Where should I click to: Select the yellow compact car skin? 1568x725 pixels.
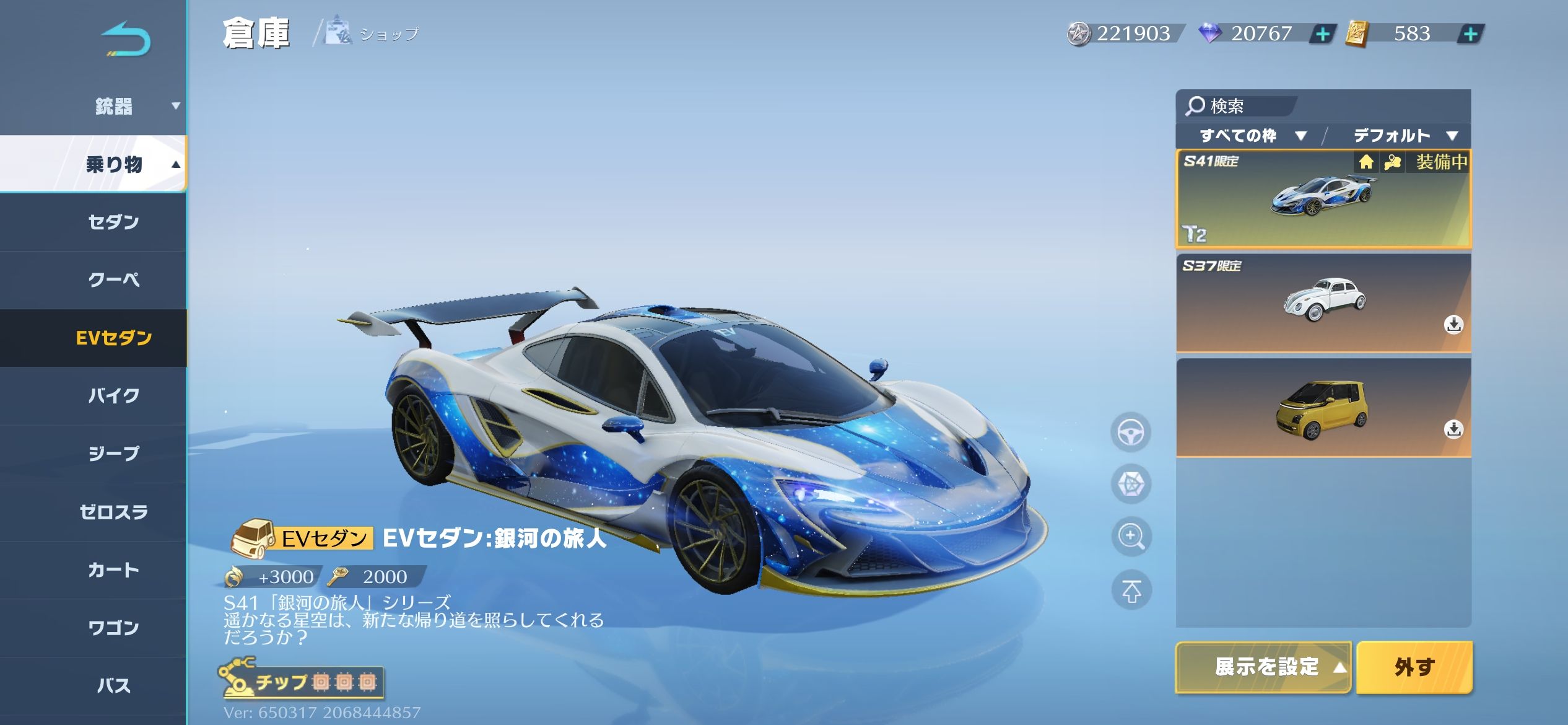tap(1323, 408)
